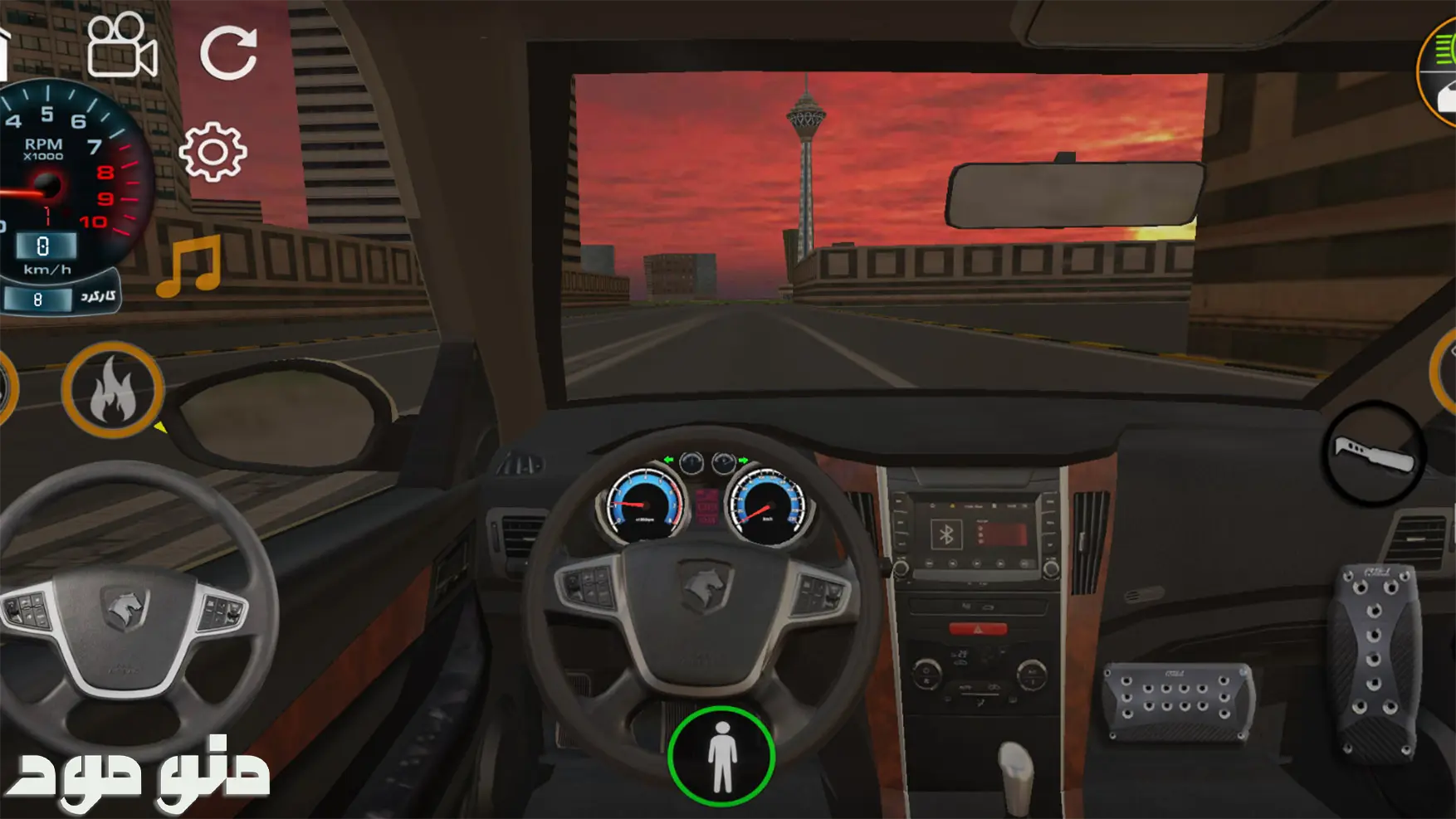The image size is (1456, 819).
Task: Tap the circular arrow reset button
Action: (228, 52)
